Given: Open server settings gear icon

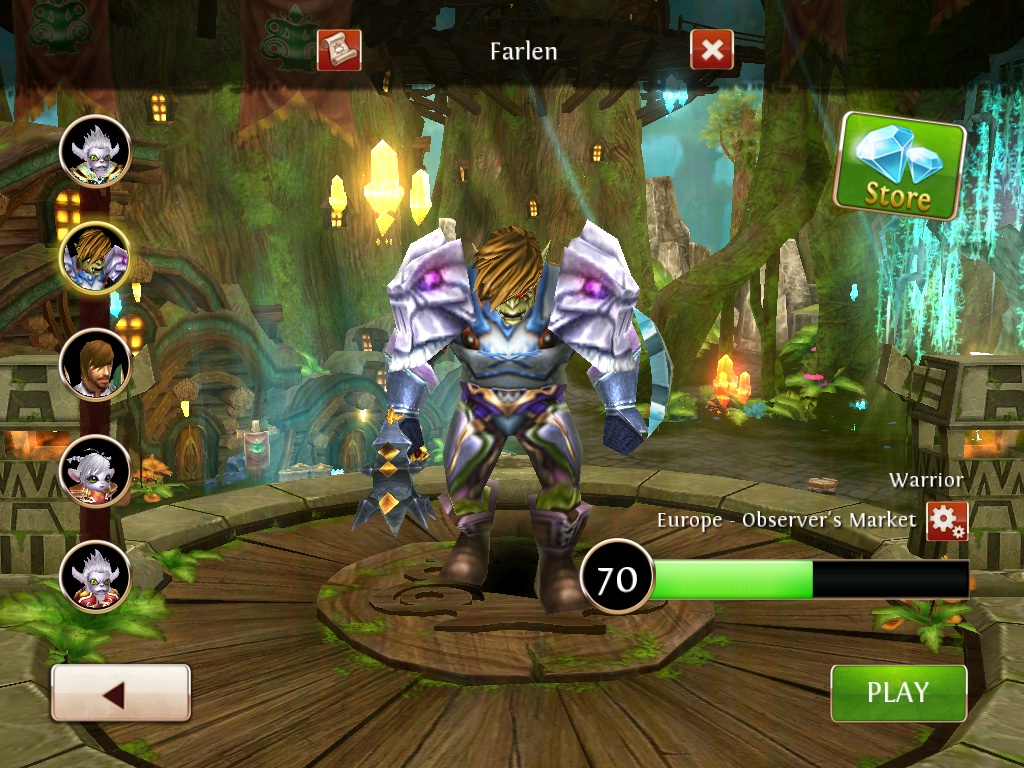Looking at the screenshot, I should pos(946,521).
